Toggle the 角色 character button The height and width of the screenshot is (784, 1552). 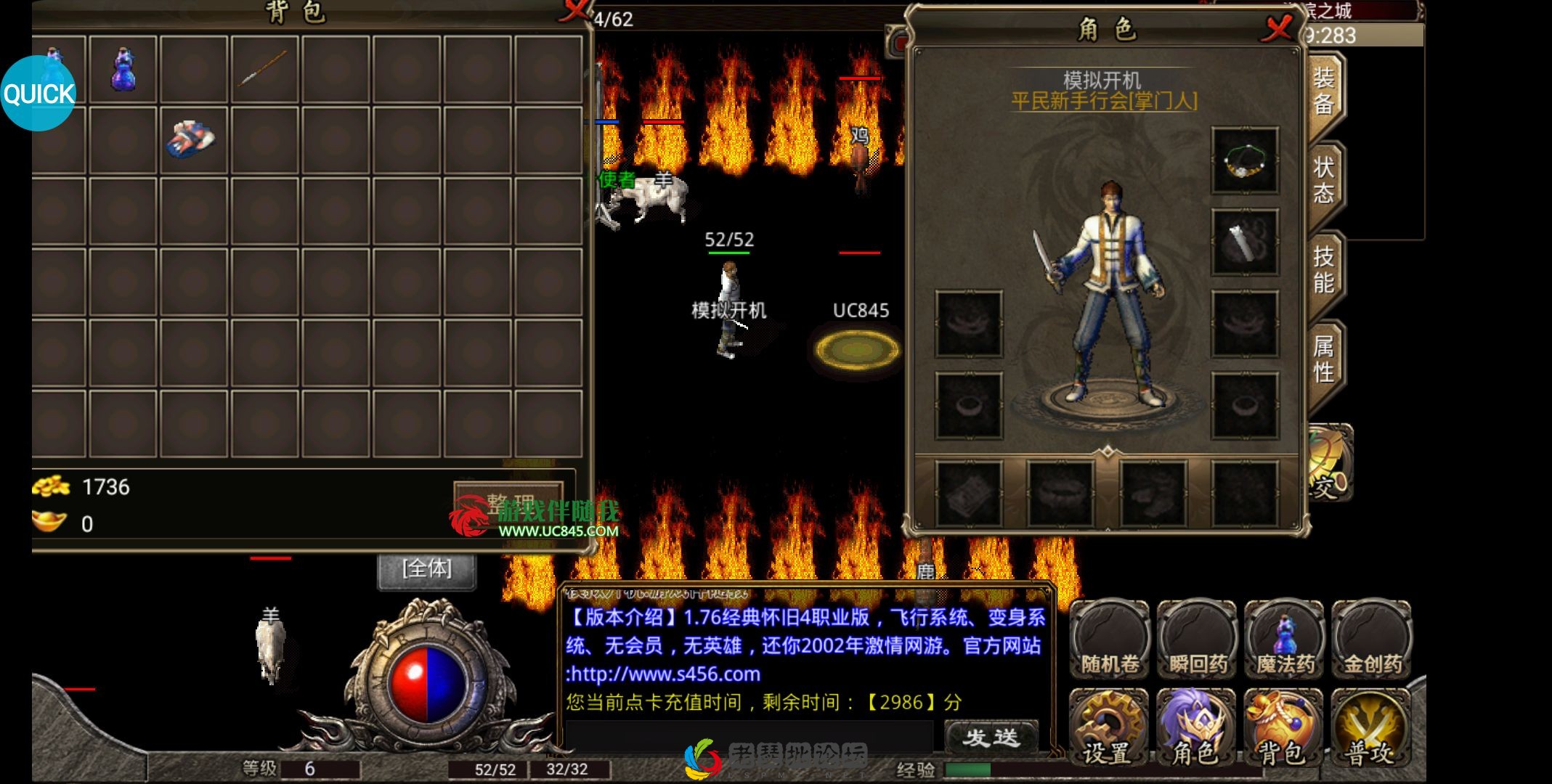pos(1195,727)
